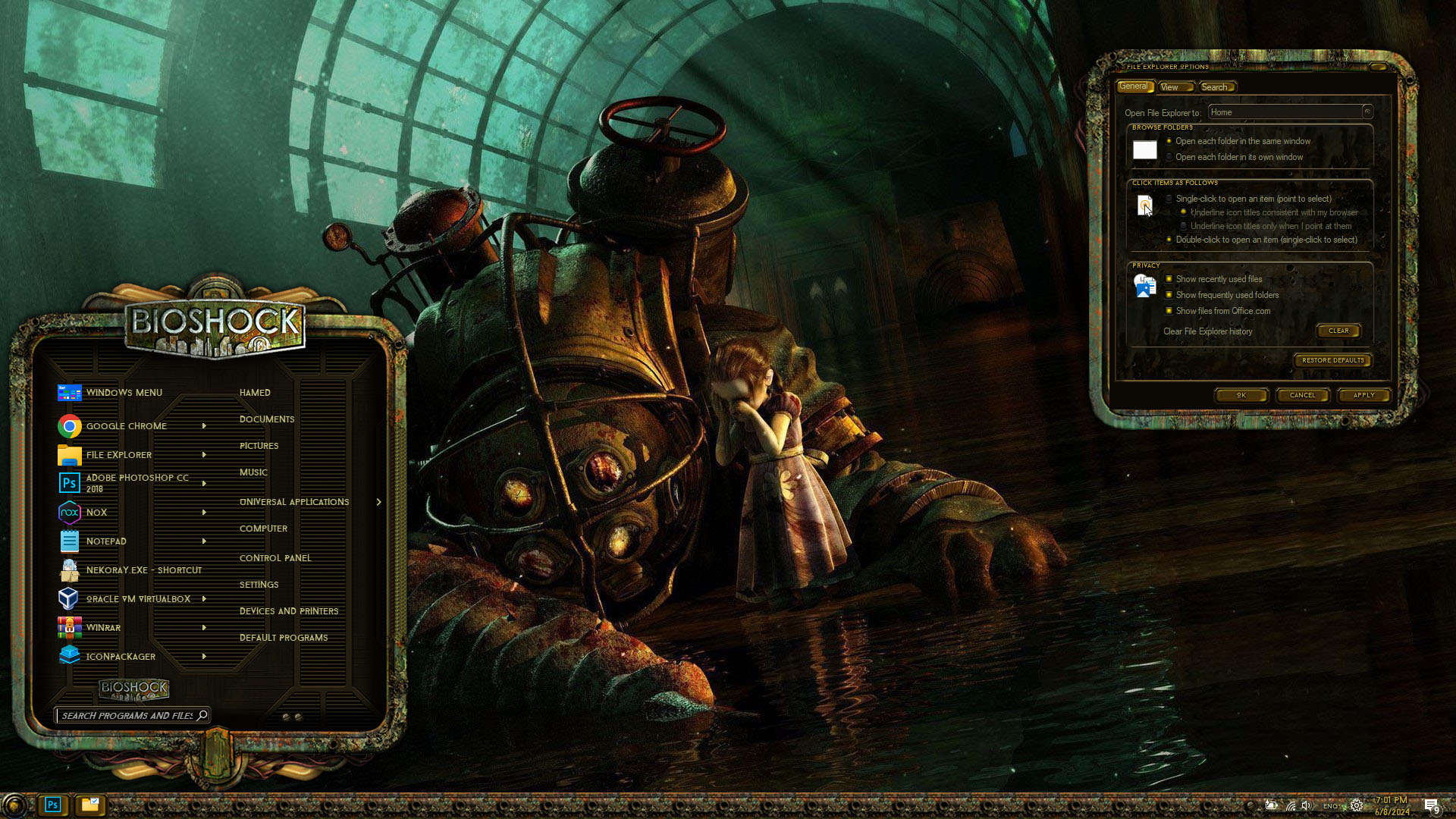Cancel the File Explorer Options dialog
This screenshot has width=1456, height=819.
pos(1302,395)
